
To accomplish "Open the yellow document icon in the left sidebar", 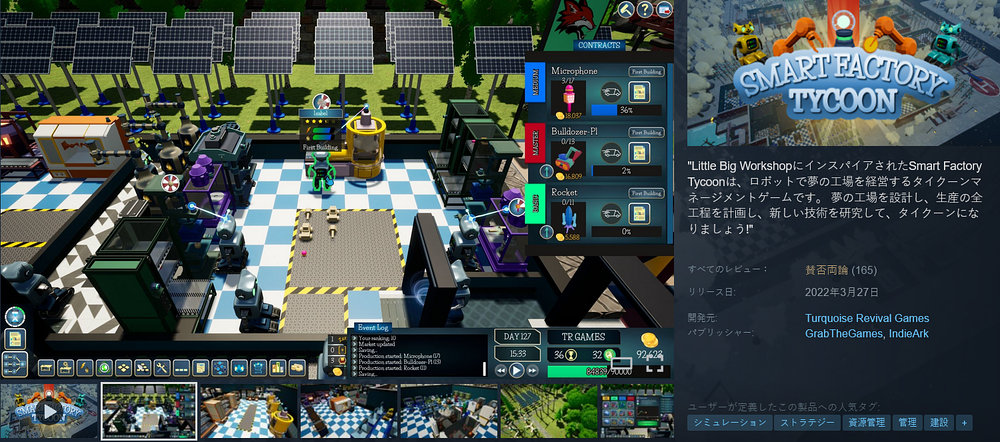I will click(x=14, y=339).
